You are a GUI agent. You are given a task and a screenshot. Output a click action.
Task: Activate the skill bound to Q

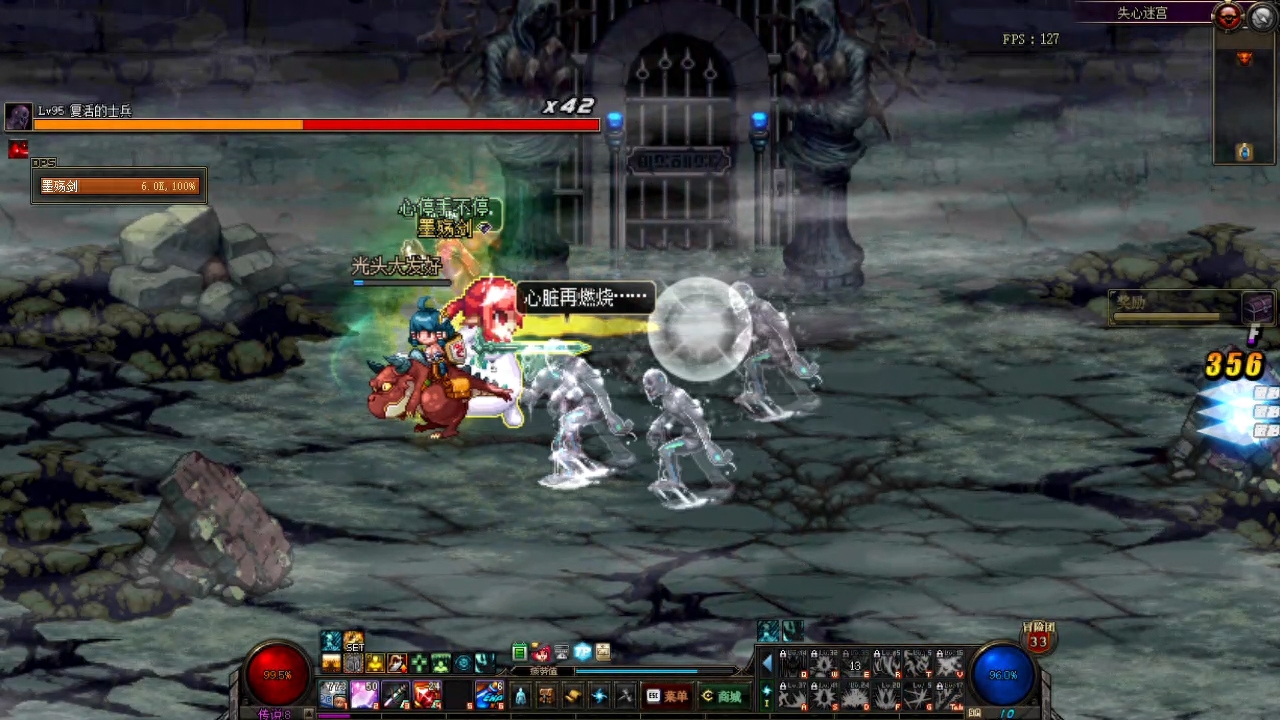pyautogui.click(x=794, y=664)
